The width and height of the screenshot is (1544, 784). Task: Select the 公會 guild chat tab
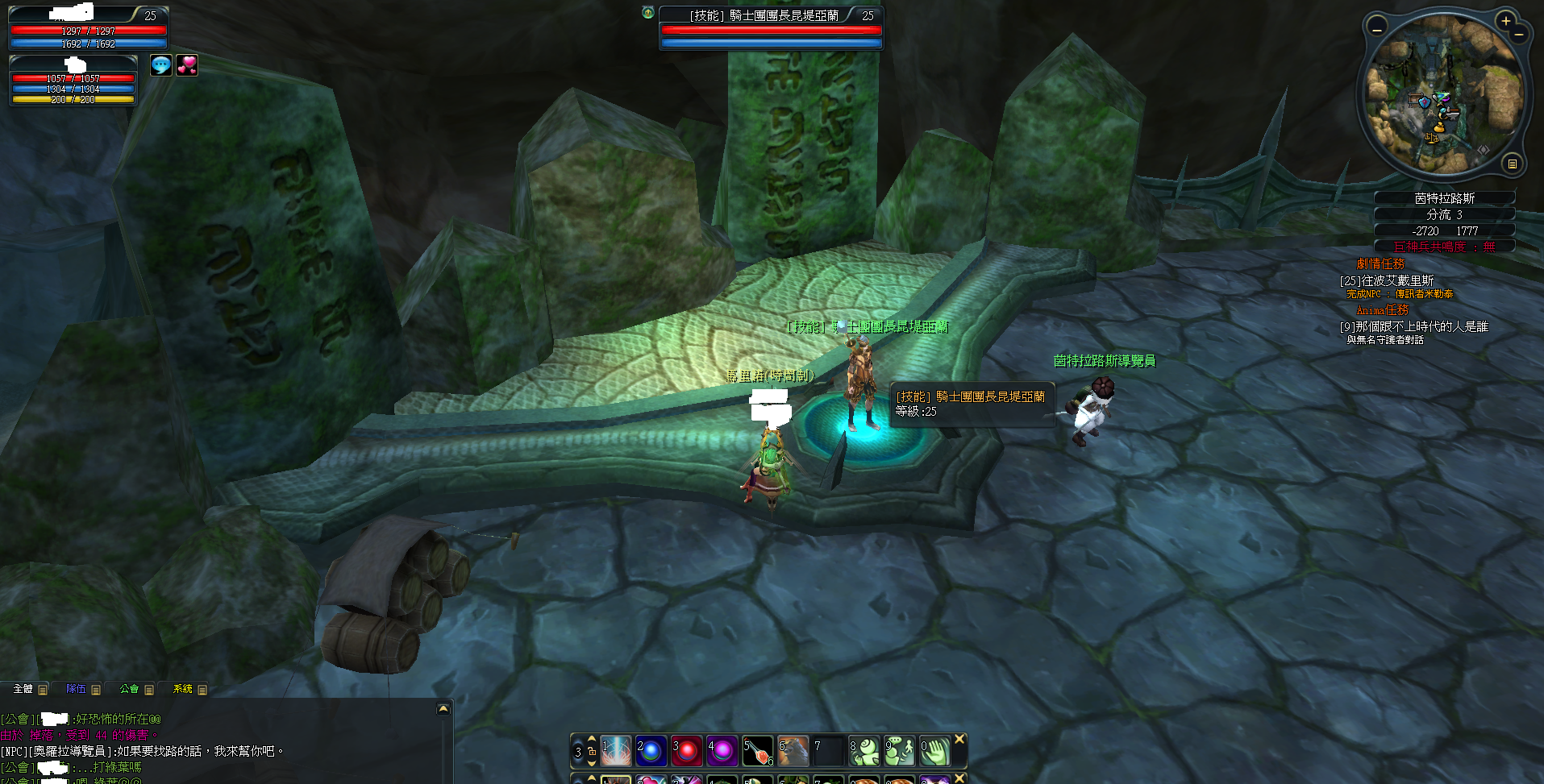click(x=129, y=689)
